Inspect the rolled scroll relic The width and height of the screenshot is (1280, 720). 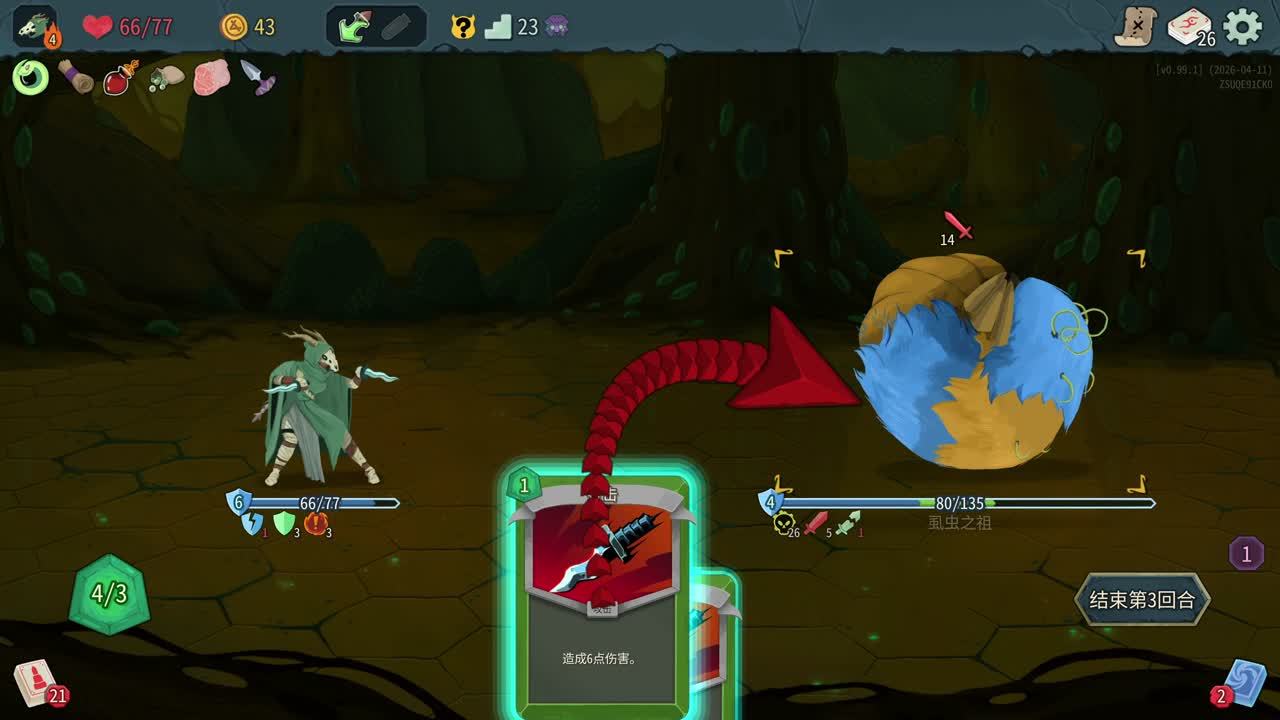[75, 77]
